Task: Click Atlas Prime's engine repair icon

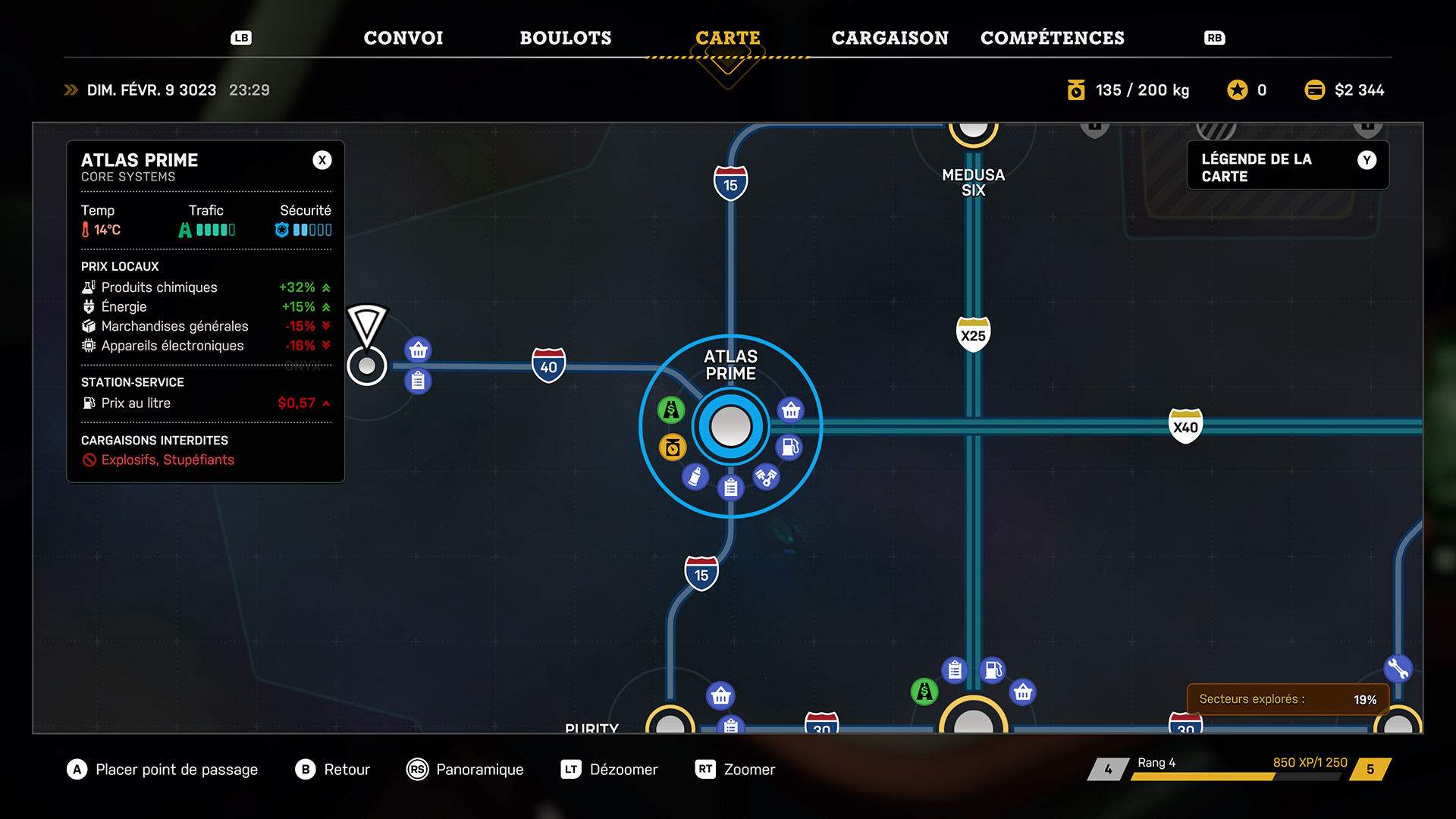Action: [766, 477]
